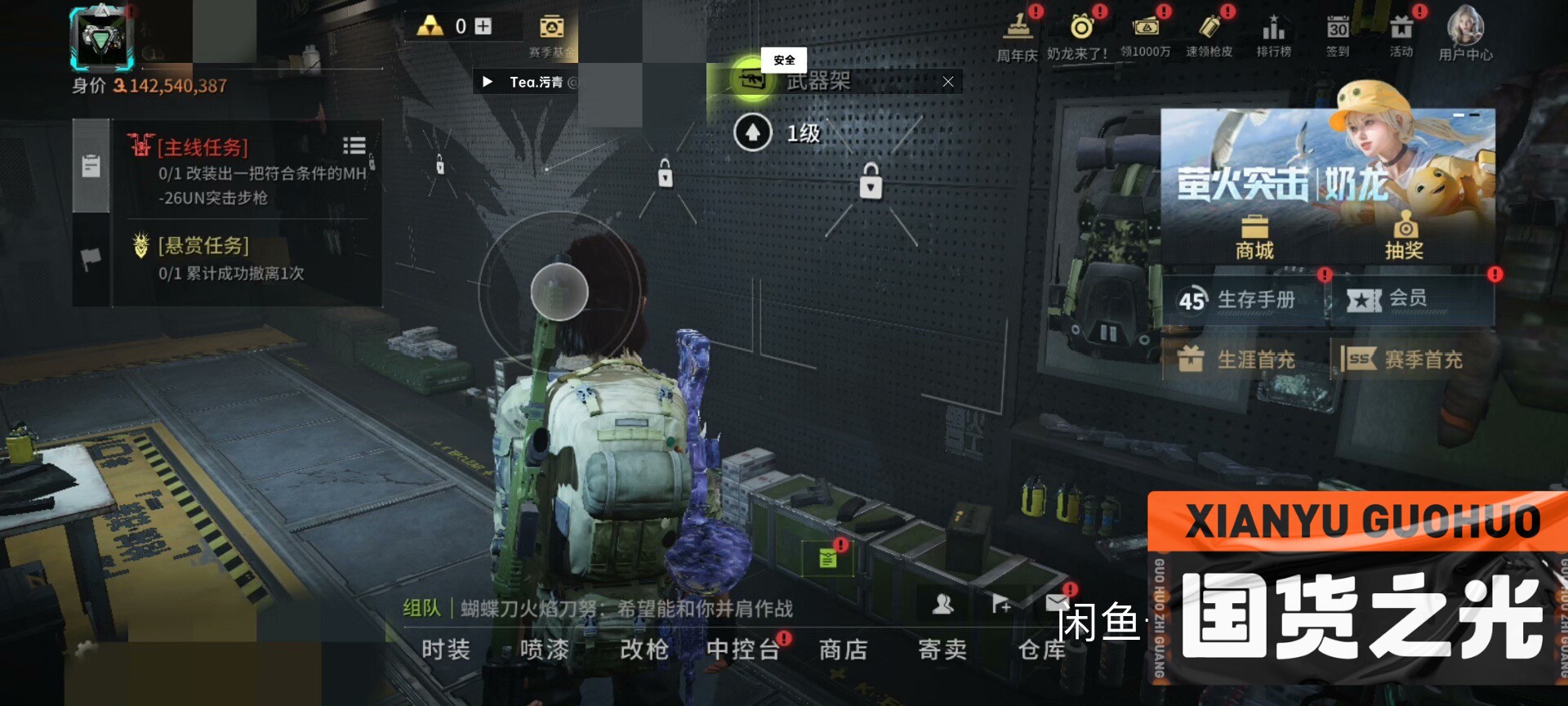The width and height of the screenshot is (1568, 706).
Task: Open 抽奖 lottery in the promo panel
Action: pyautogui.click(x=1406, y=233)
